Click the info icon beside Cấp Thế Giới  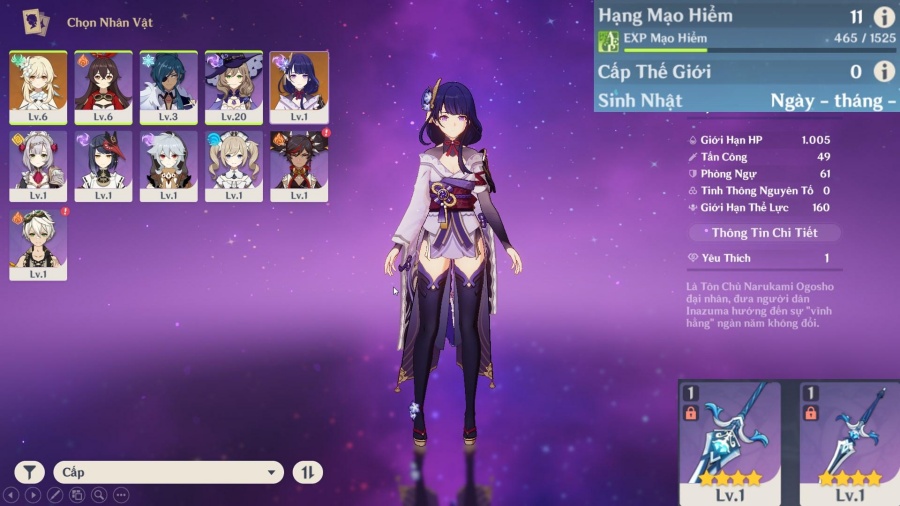[x=883, y=71]
